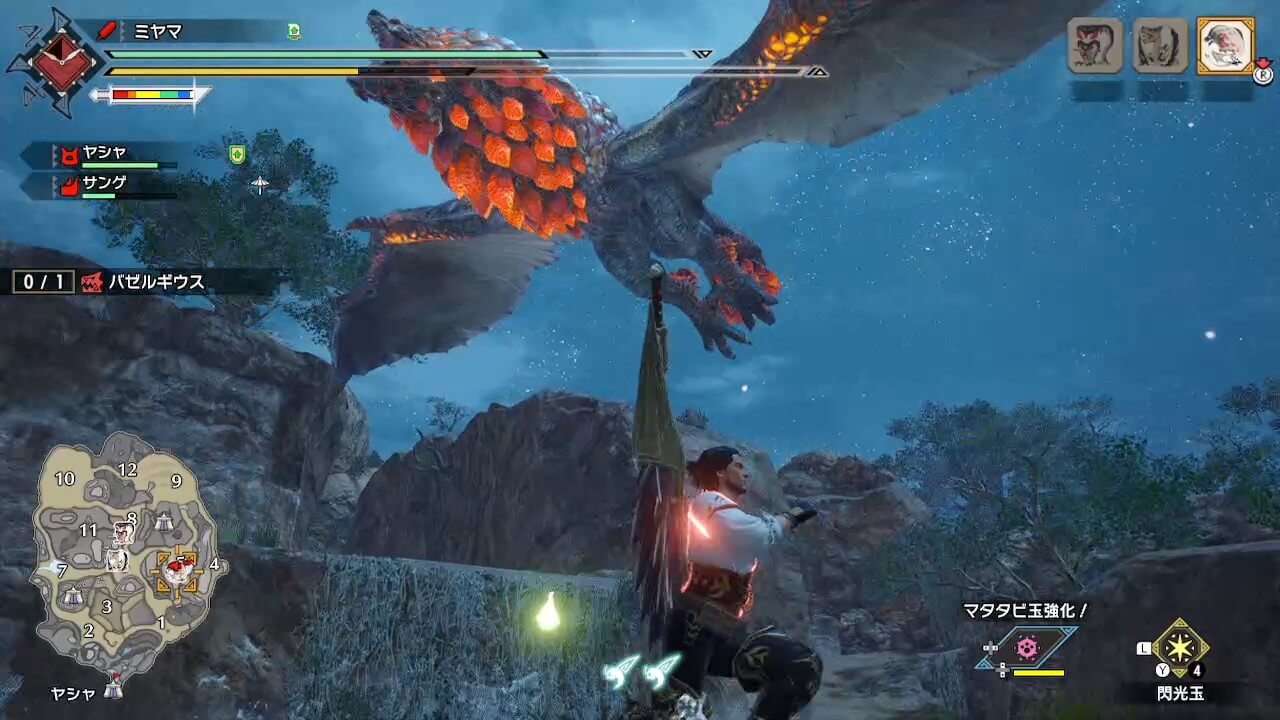This screenshot has height=720, width=1280.
Task: Select the highlighted Bazelgeuse monster icon
Action: click(x=1225, y=45)
